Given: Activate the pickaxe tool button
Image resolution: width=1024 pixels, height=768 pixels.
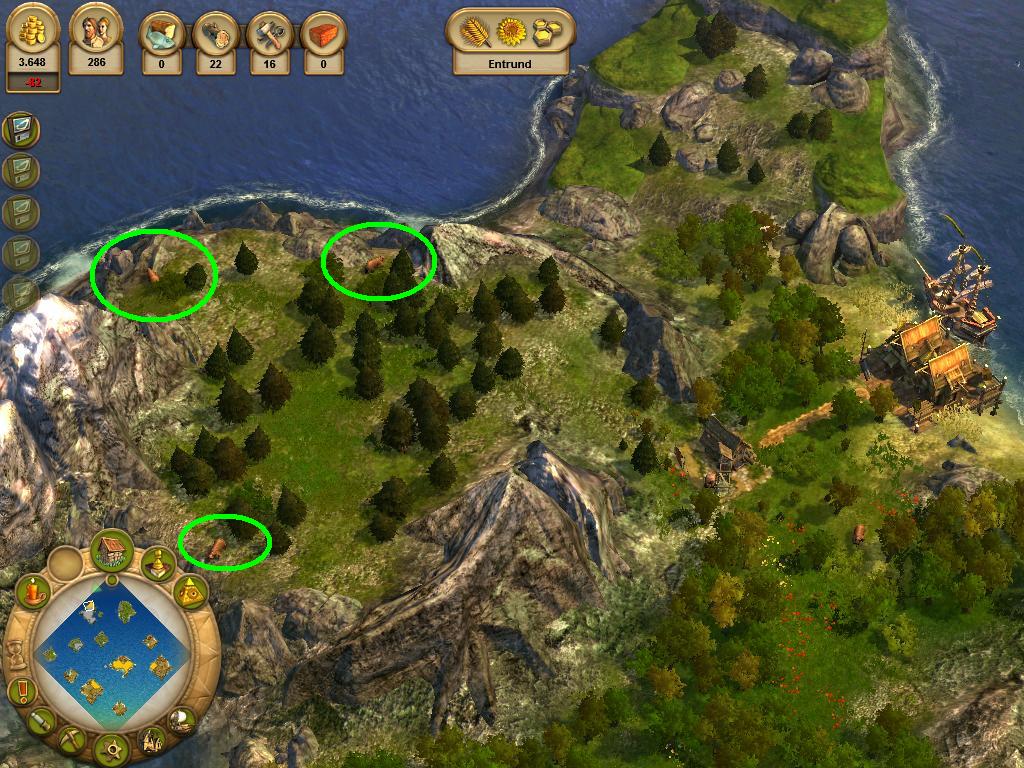Looking at the screenshot, I should pos(72,740).
